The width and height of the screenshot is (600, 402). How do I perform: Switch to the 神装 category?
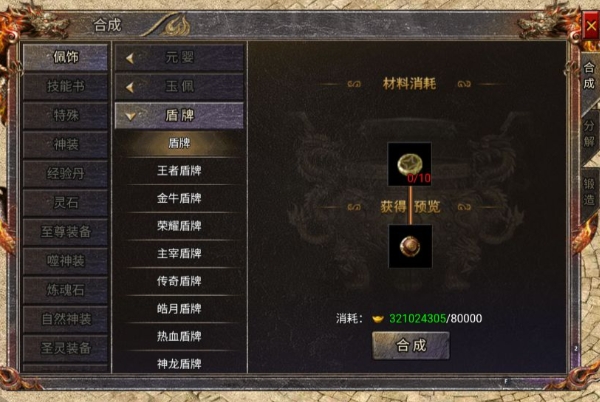coord(66,144)
